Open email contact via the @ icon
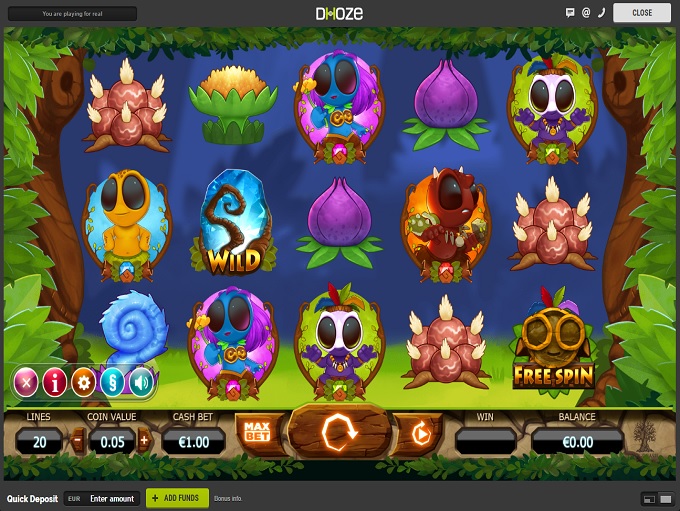The image size is (680, 511). [x=586, y=13]
